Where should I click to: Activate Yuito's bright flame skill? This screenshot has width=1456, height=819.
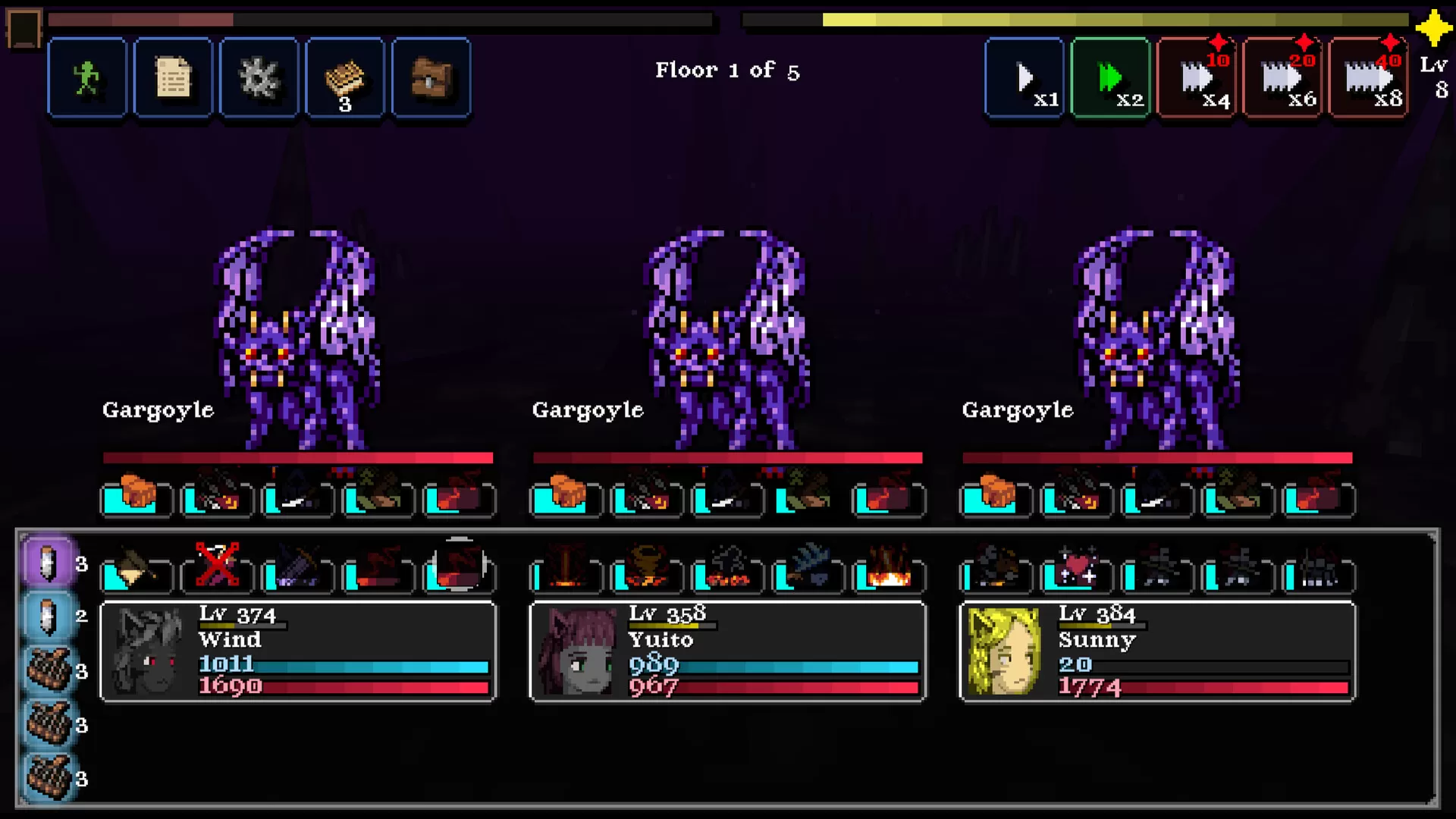(x=889, y=569)
